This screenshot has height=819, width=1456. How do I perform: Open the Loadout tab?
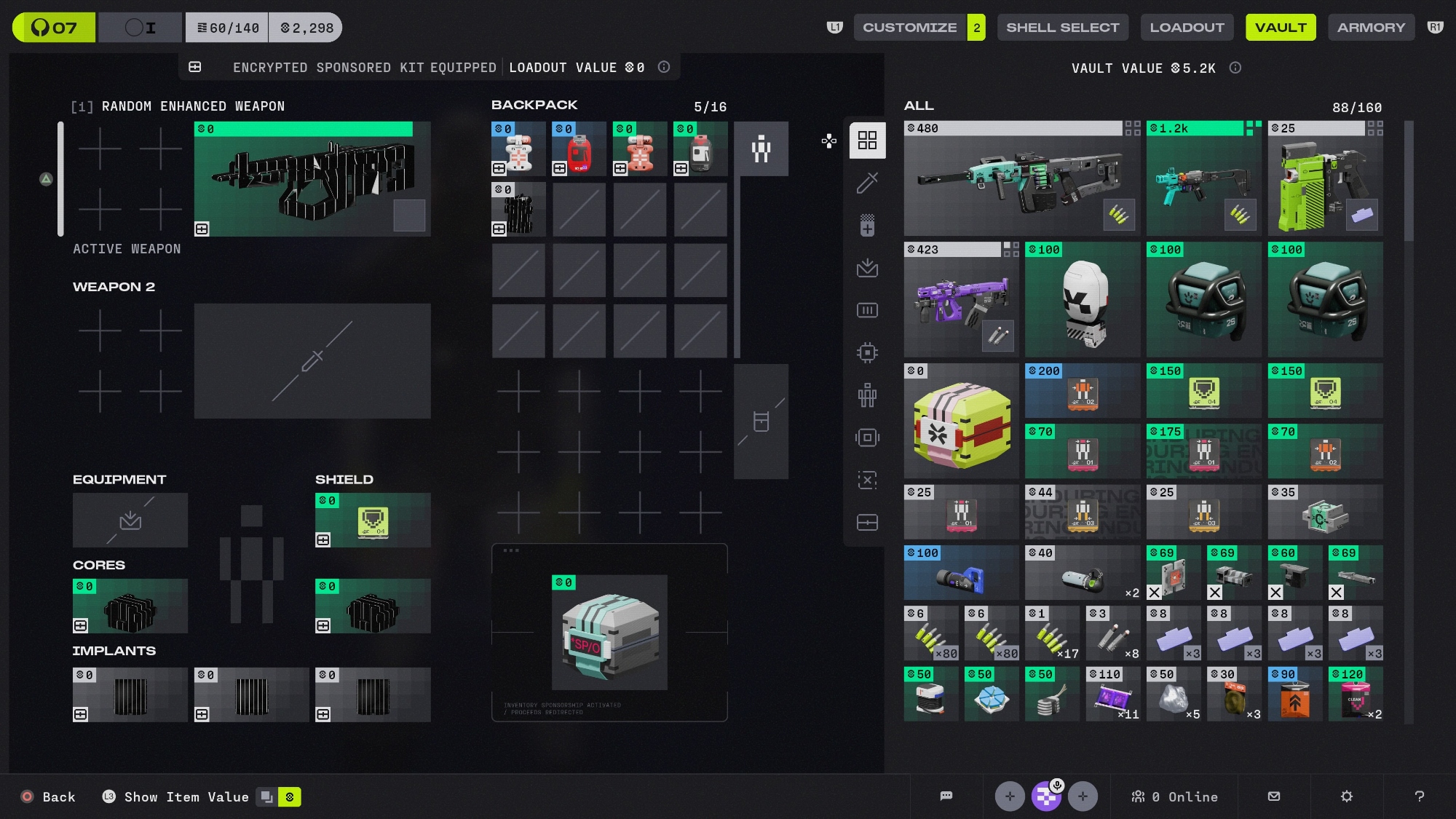(x=1187, y=28)
